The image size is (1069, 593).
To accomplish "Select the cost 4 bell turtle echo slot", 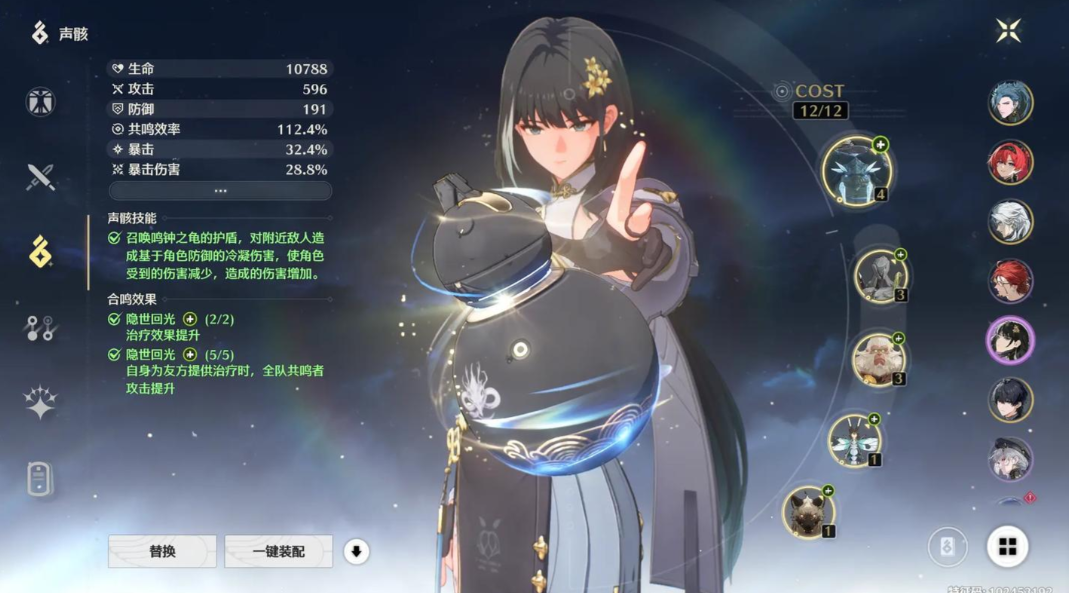I will pos(857,171).
